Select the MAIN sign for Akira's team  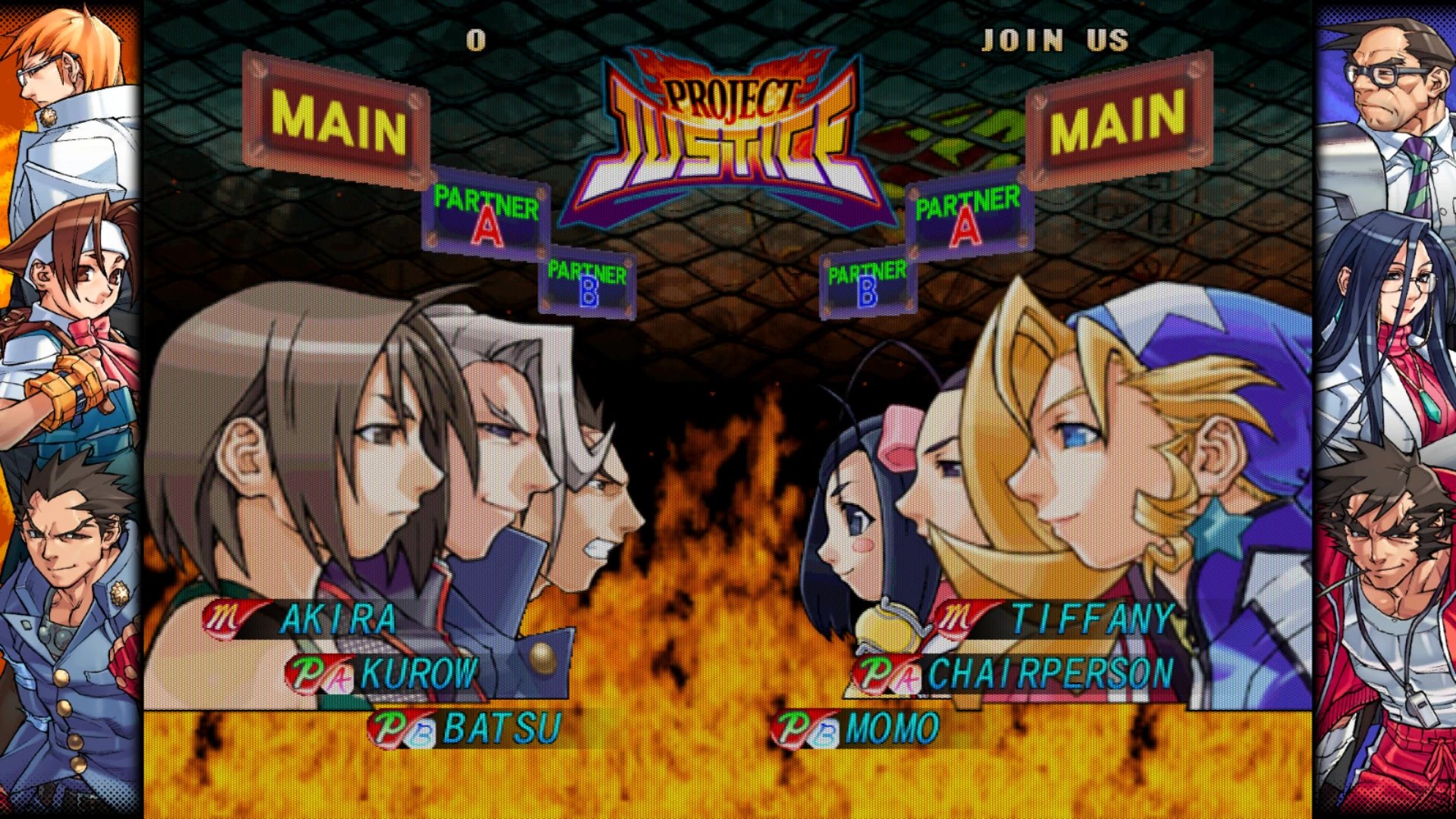click(x=337, y=122)
